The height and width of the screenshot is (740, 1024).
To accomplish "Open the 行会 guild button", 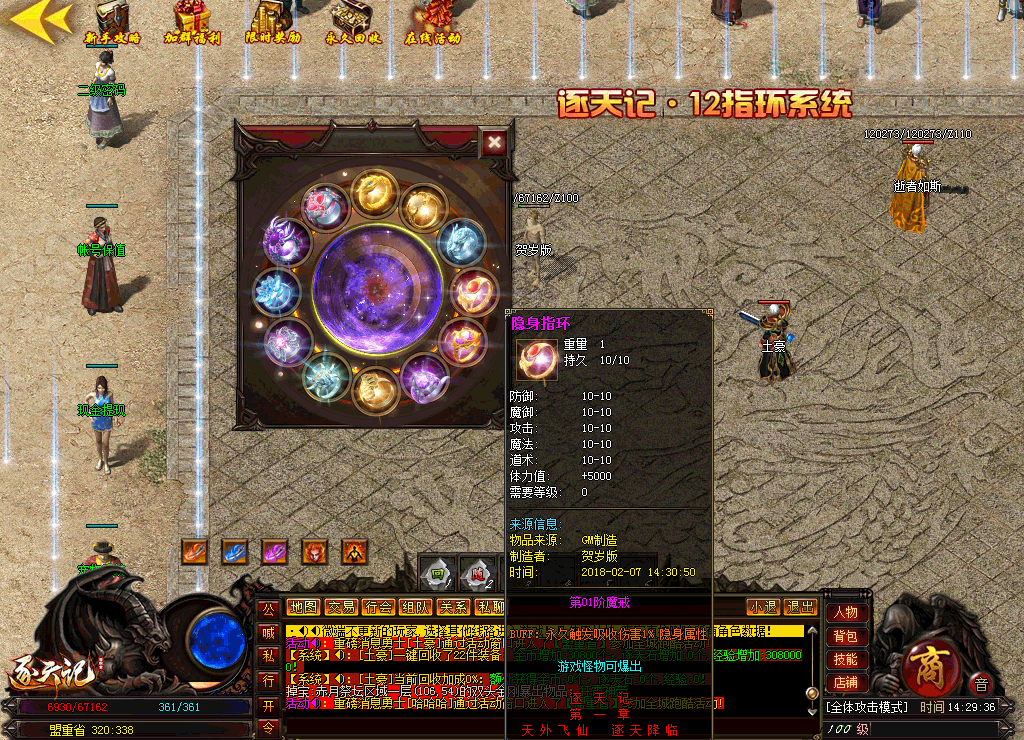I will [x=378, y=607].
